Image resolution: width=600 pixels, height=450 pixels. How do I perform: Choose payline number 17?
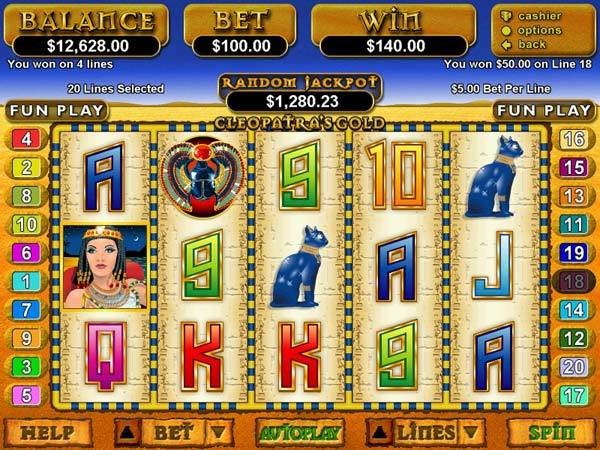(x=574, y=395)
